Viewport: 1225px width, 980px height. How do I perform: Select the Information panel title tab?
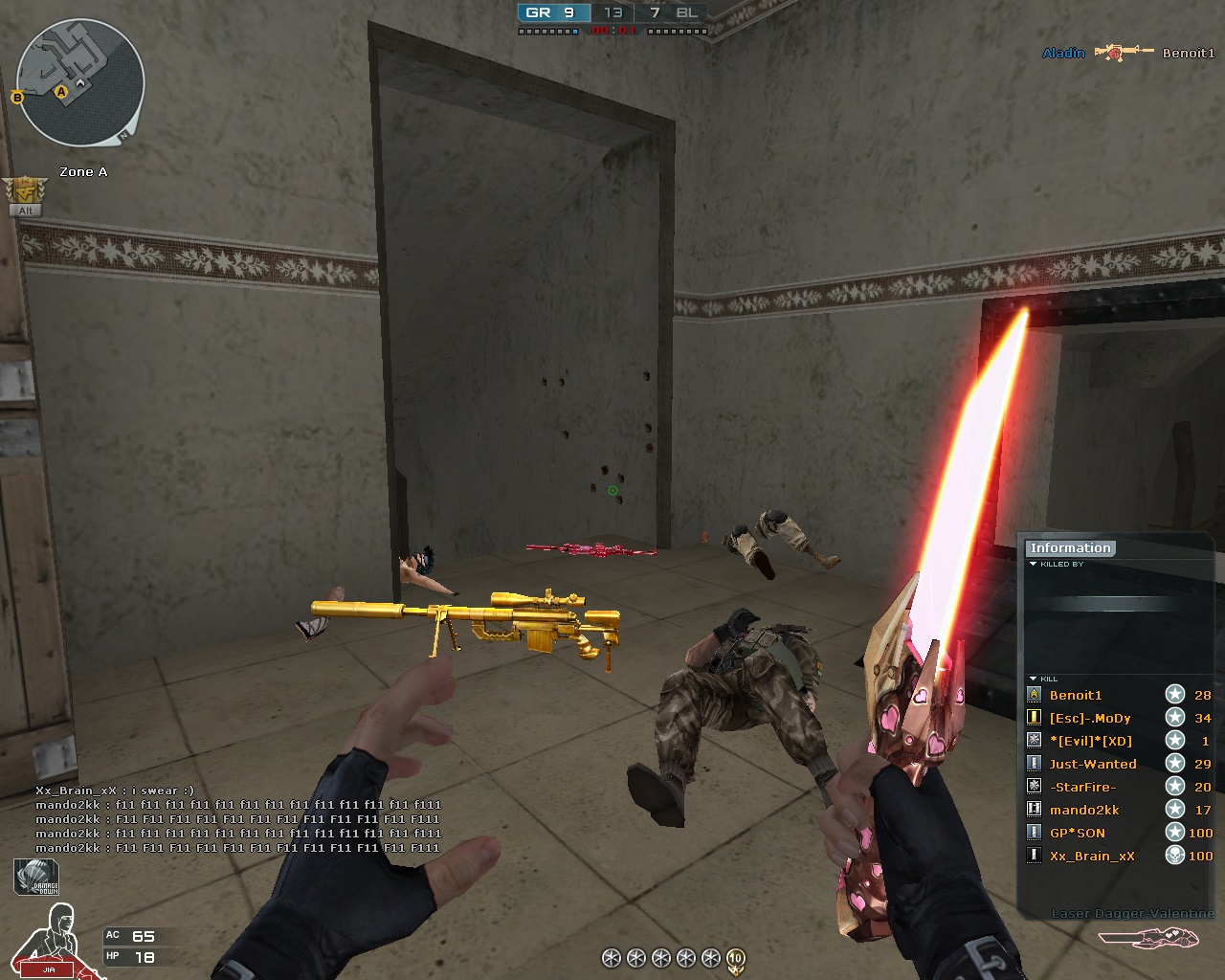pos(1070,547)
